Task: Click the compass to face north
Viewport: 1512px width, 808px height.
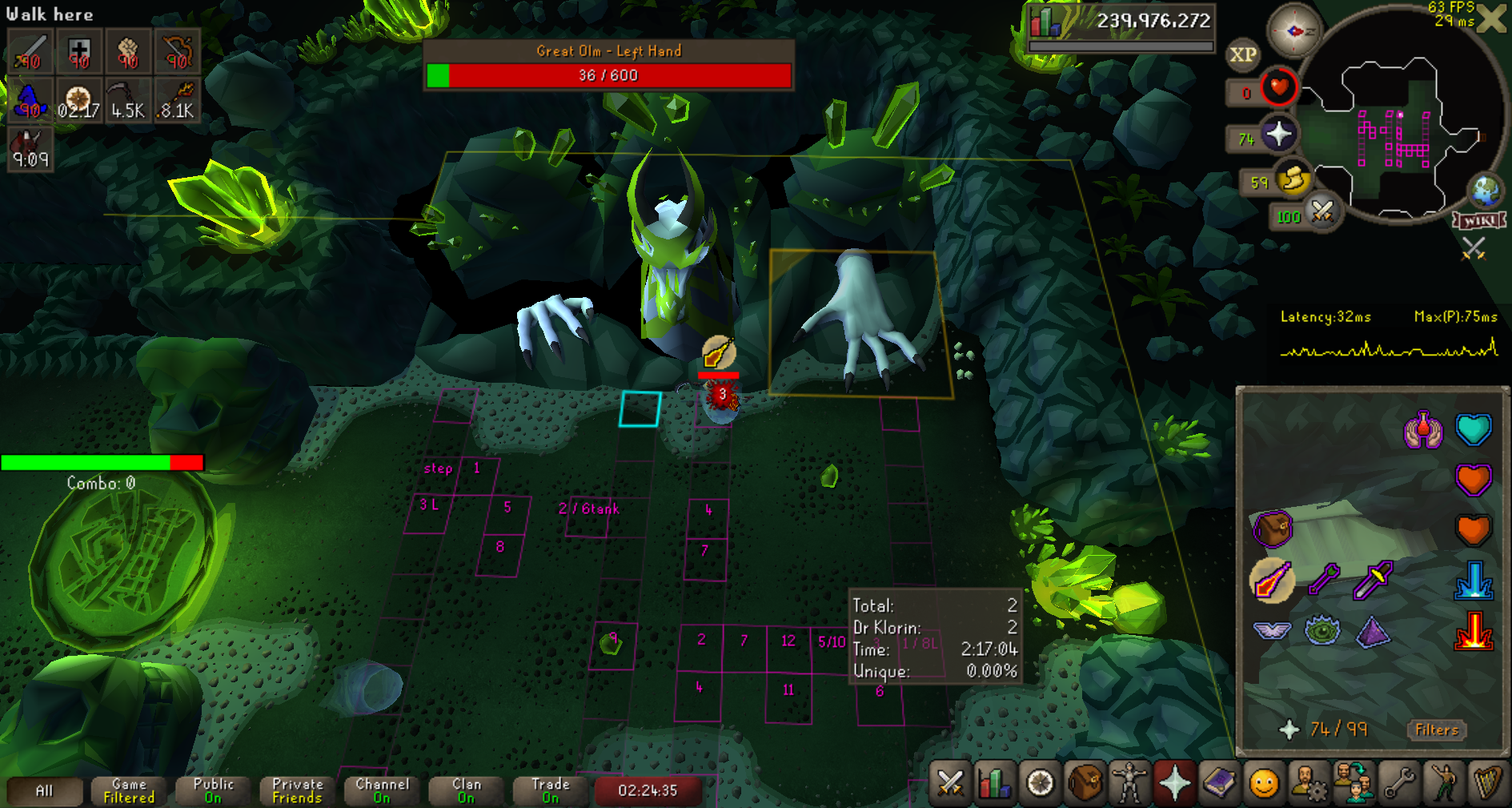Action: 1293,31
